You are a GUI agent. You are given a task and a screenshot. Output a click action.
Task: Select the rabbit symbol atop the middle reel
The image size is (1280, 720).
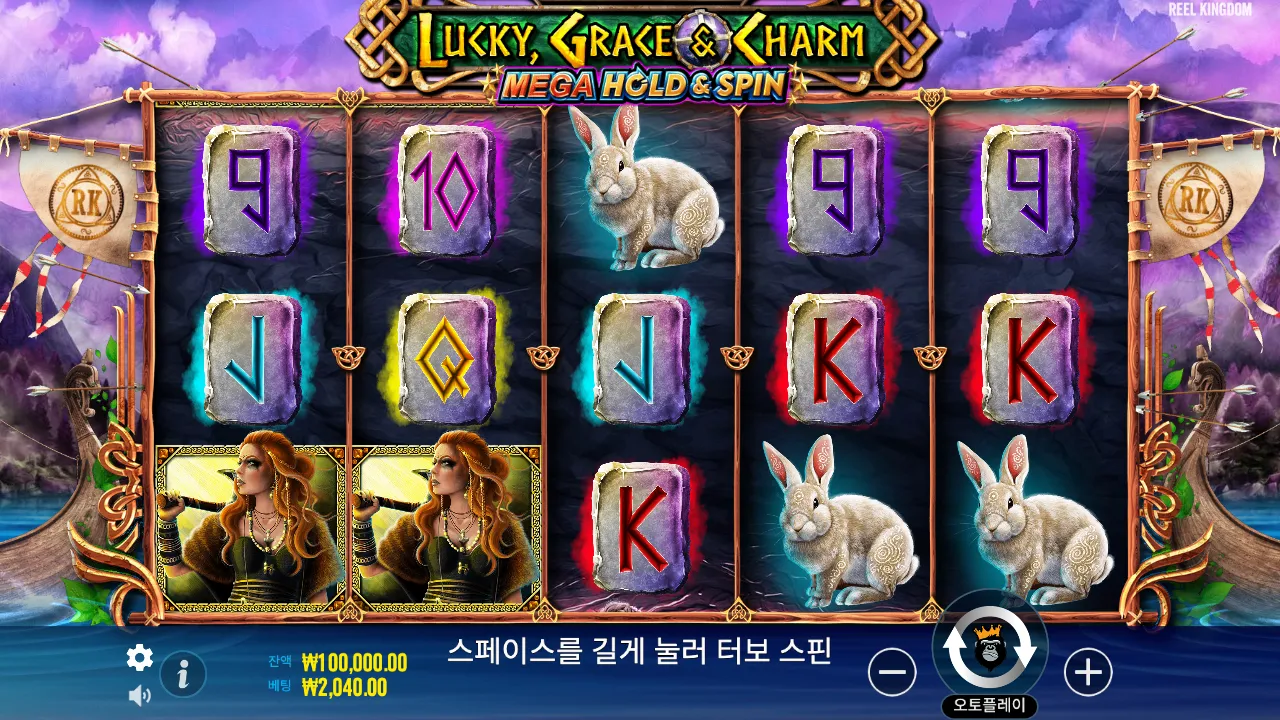click(x=644, y=195)
